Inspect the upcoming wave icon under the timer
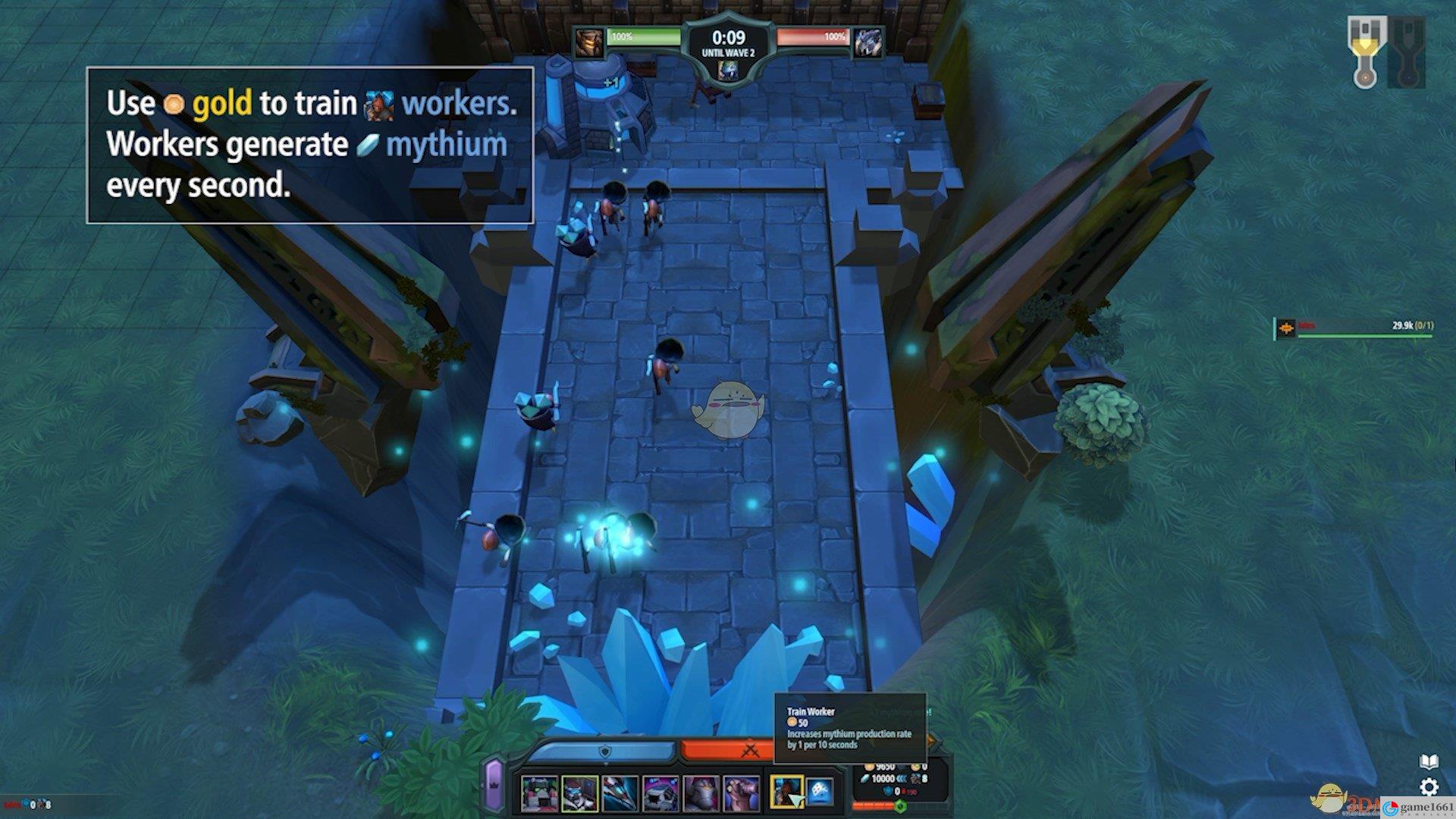Viewport: 1456px width, 819px height. tap(727, 71)
